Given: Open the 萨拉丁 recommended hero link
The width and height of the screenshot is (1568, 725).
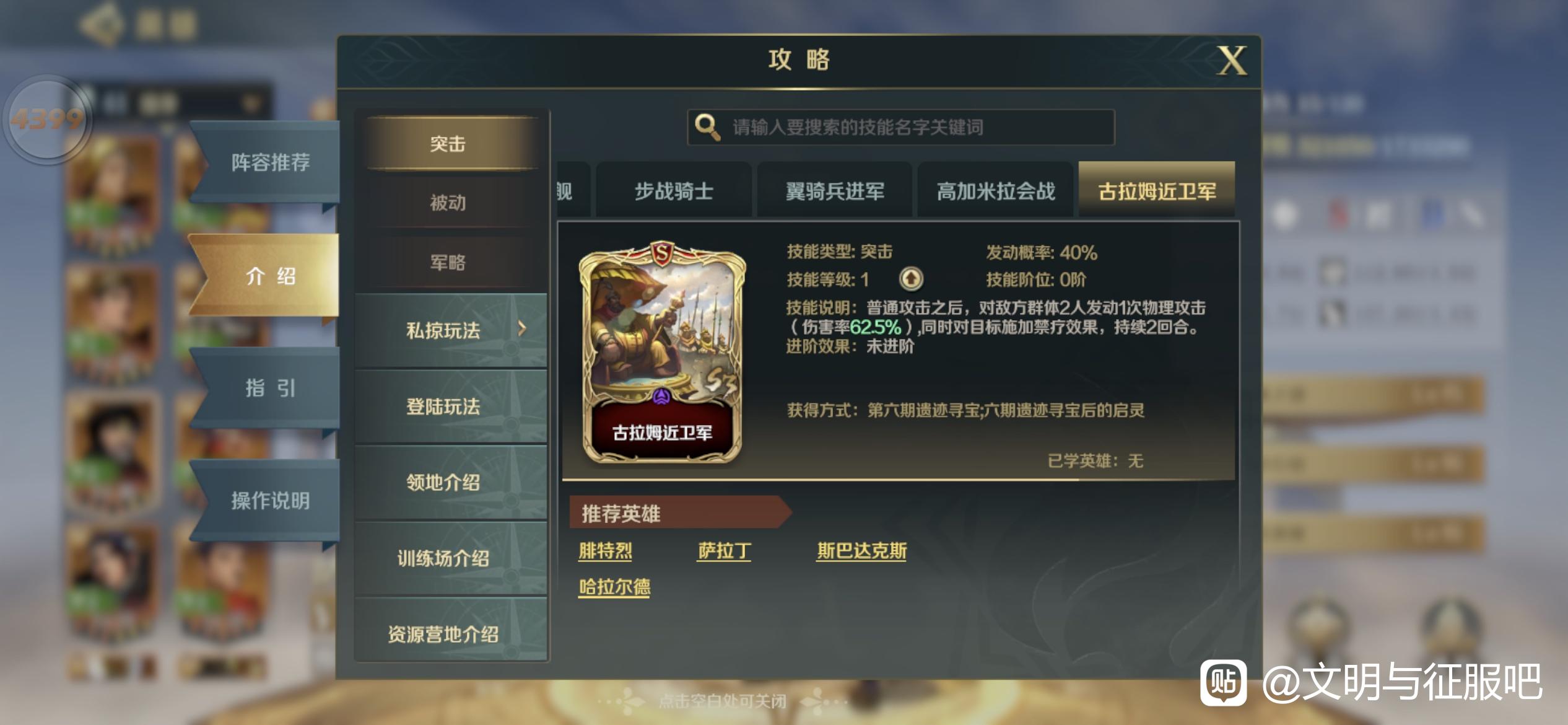Looking at the screenshot, I should tap(723, 550).
